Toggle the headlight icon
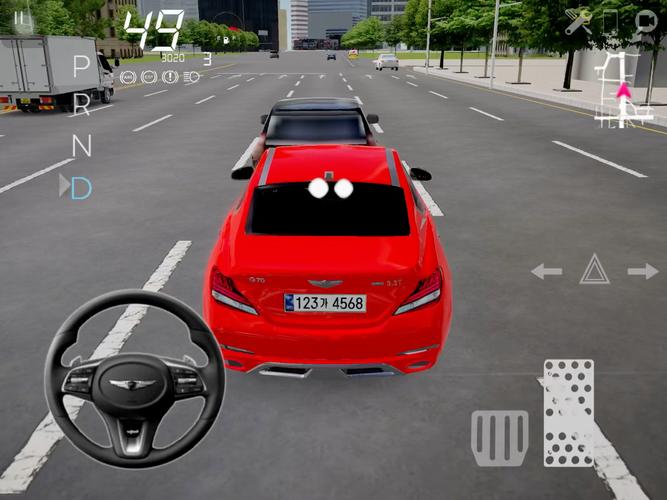The width and height of the screenshot is (667, 500). 192,77
